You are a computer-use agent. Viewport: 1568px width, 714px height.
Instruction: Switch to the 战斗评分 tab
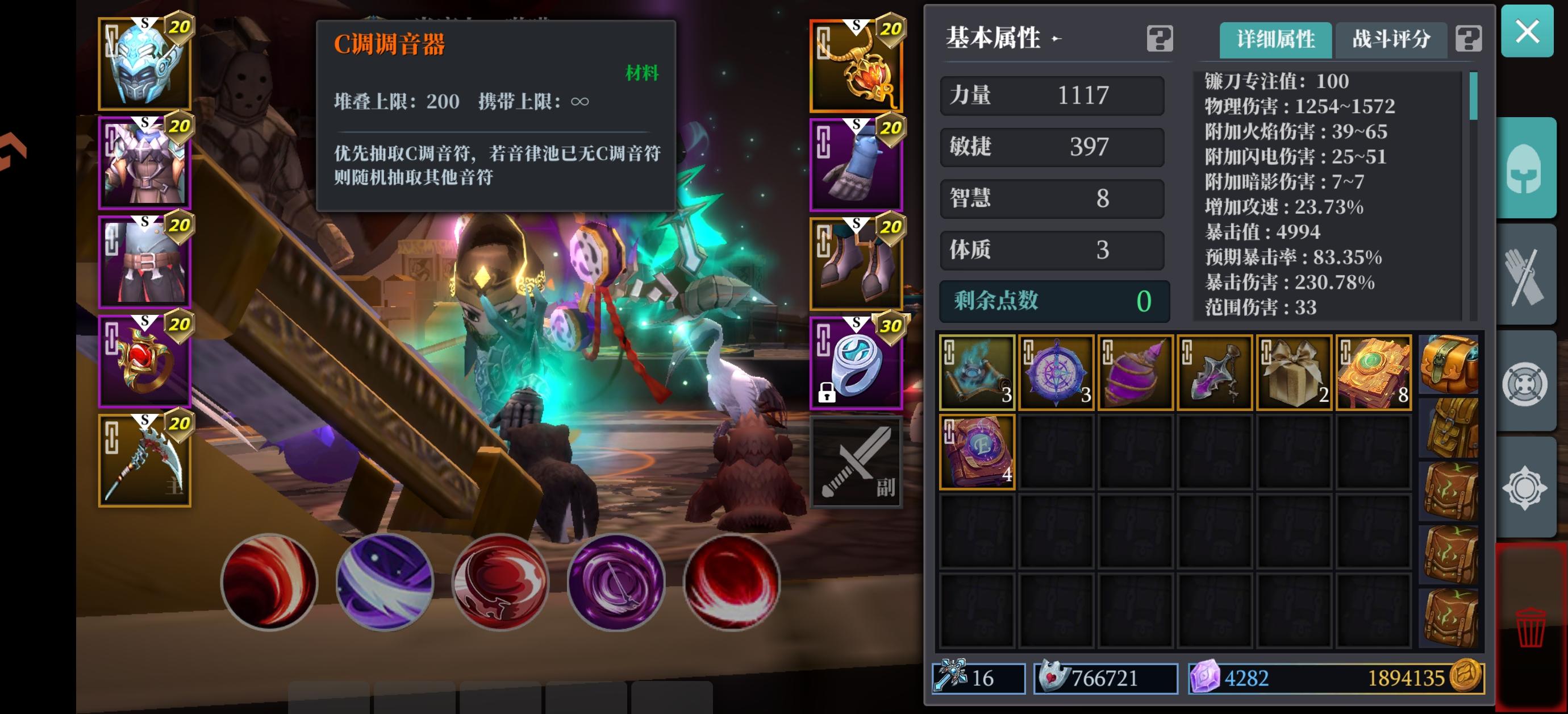(1391, 39)
